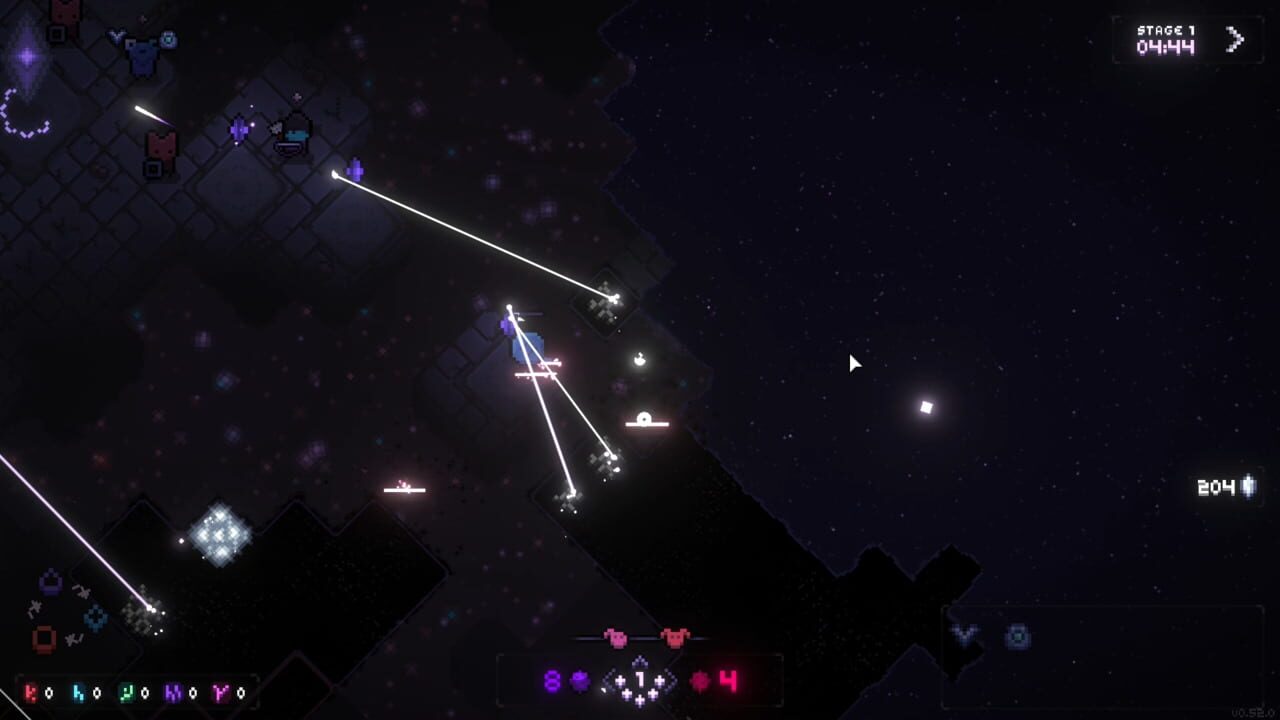Click the pink orb icon next to the 4
Viewport: 1280px width, 720px height.
(698, 680)
